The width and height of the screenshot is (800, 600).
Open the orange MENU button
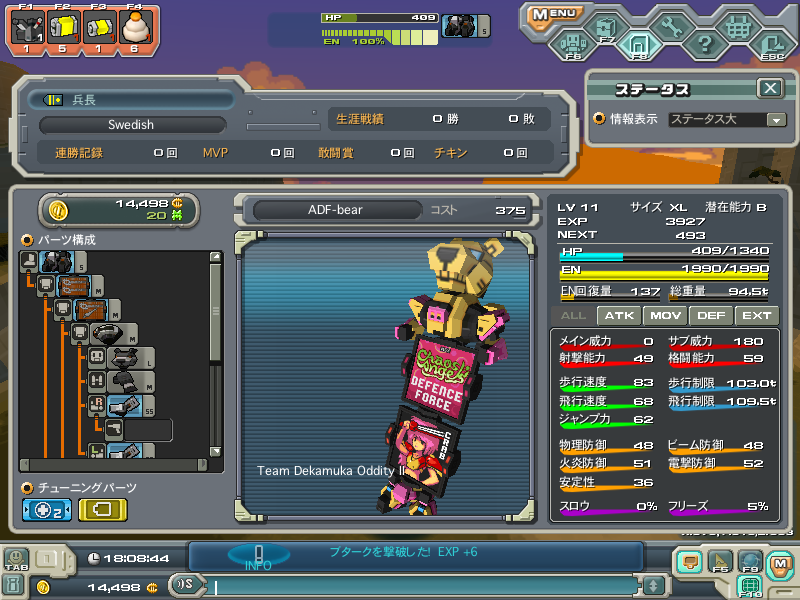[x=553, y=14]
